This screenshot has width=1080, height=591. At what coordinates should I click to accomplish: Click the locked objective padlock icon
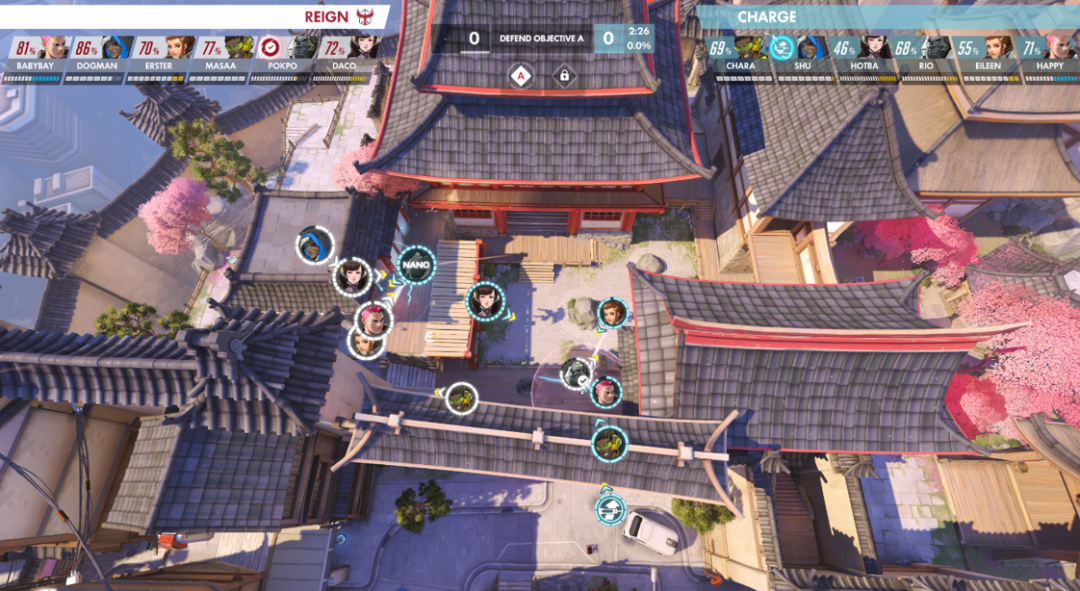[563, 75]
